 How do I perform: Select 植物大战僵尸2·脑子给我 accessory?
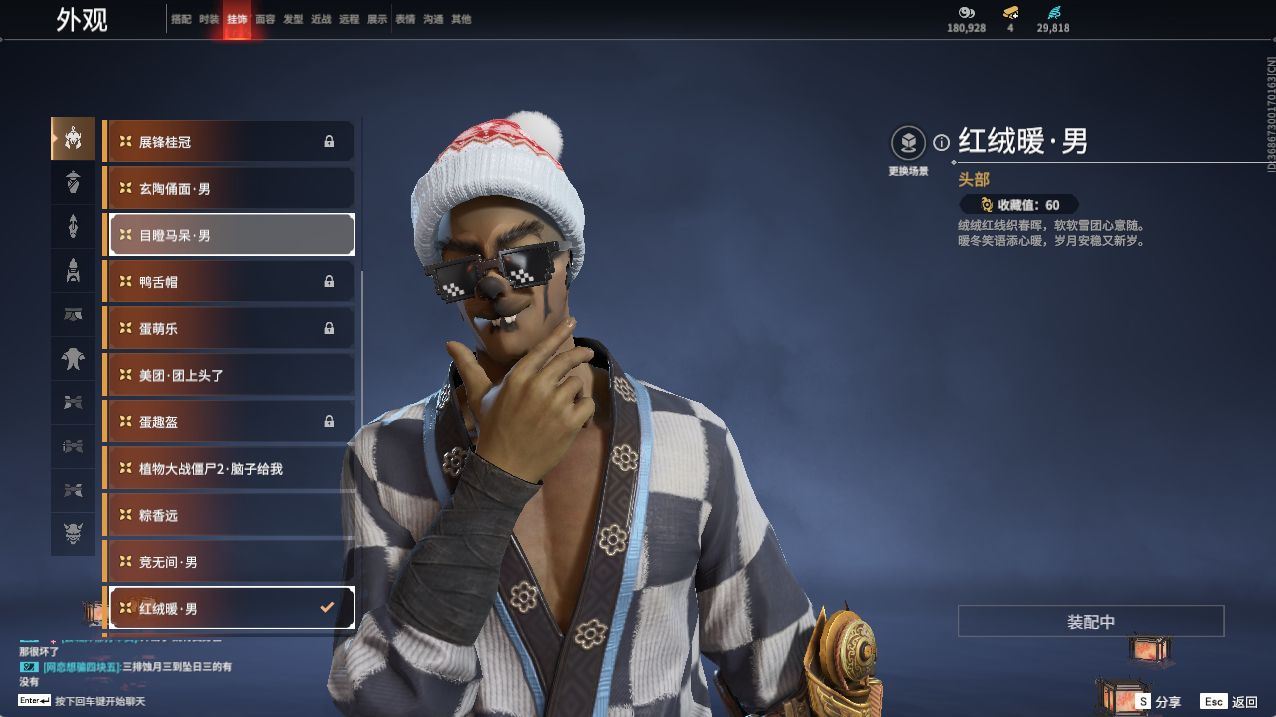click(x=230, y=468)
